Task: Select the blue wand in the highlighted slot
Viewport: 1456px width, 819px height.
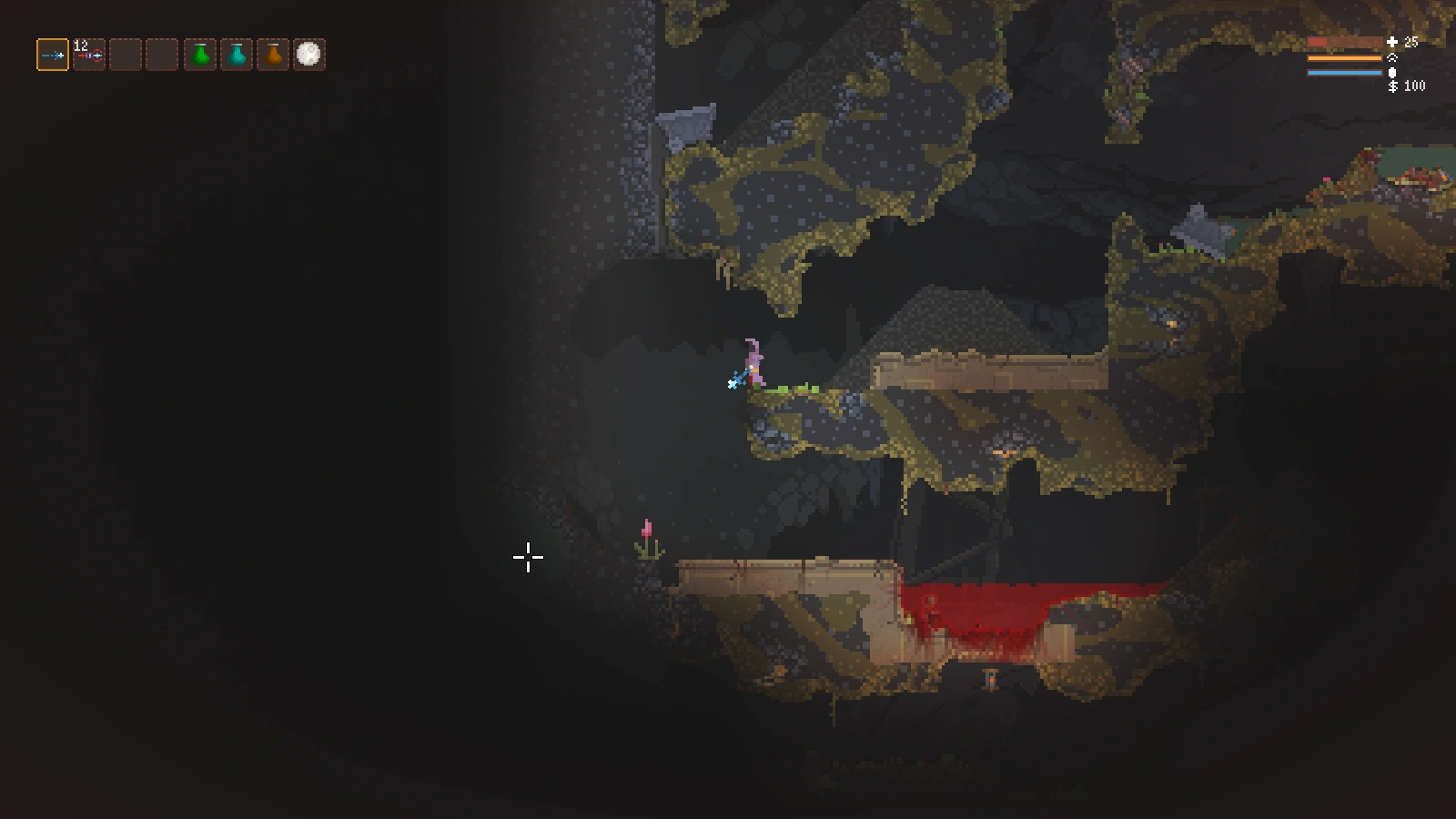Action: 53,55
